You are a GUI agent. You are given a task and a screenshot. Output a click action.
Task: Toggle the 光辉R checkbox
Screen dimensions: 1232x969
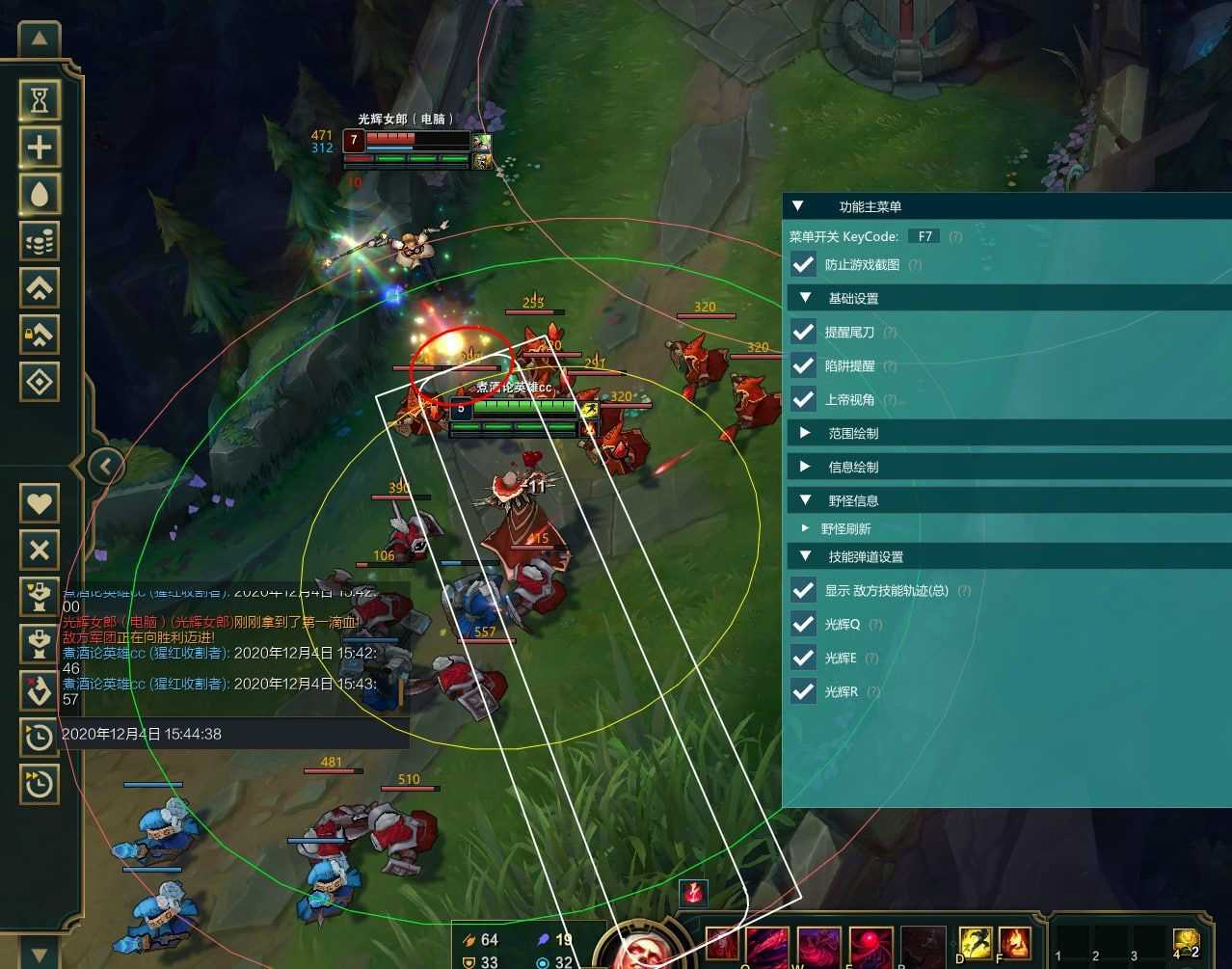pos(803,691)
